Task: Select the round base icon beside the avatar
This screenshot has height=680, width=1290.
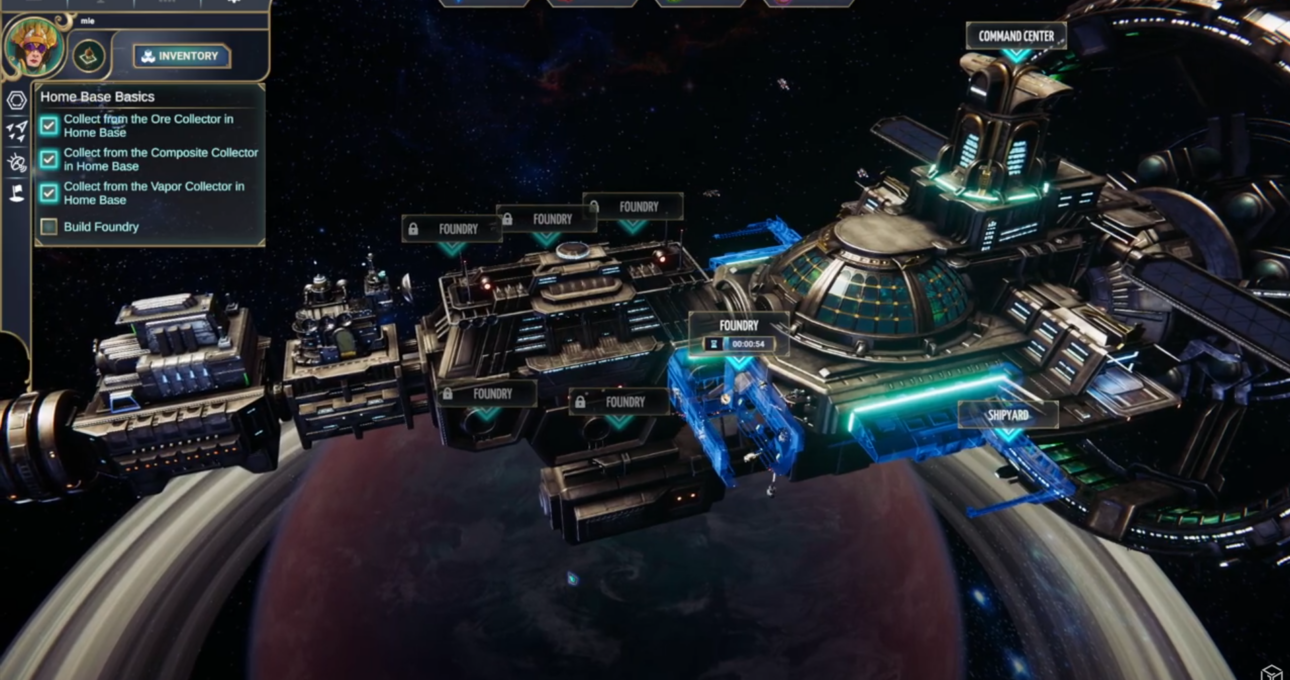Action: [x=89, y=56]
